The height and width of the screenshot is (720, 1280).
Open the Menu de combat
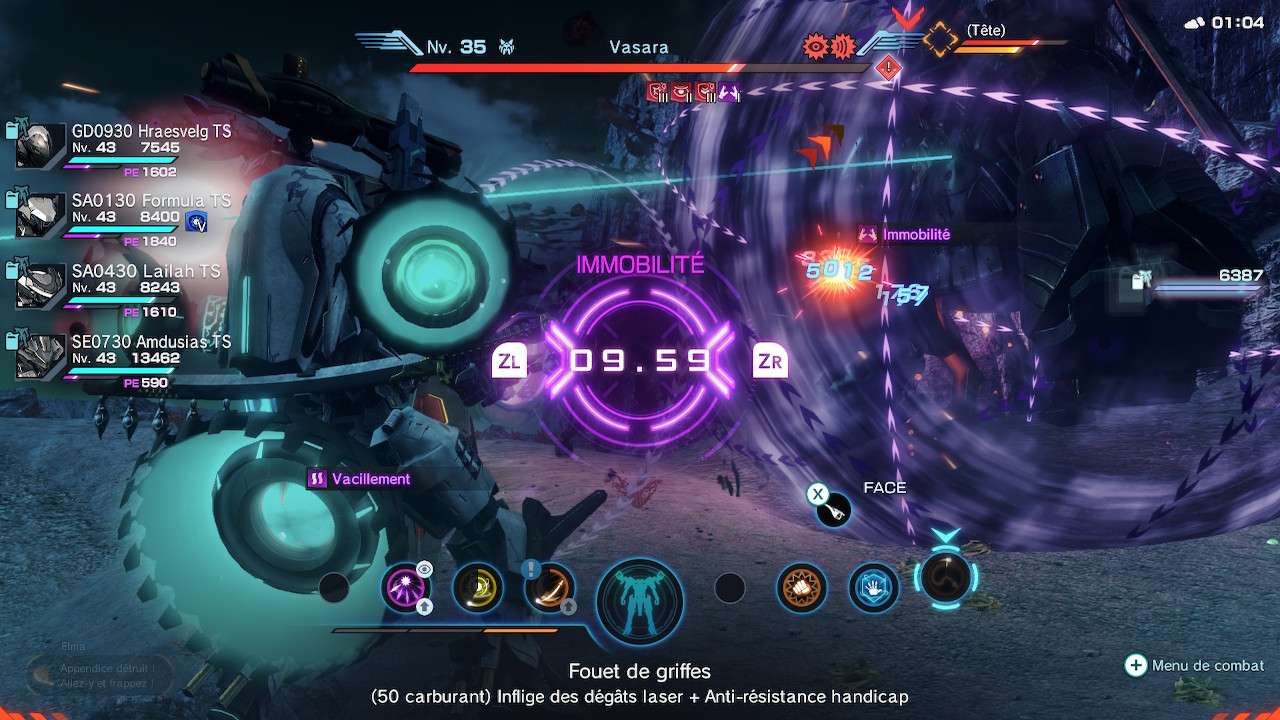(x=1195, y=665)
